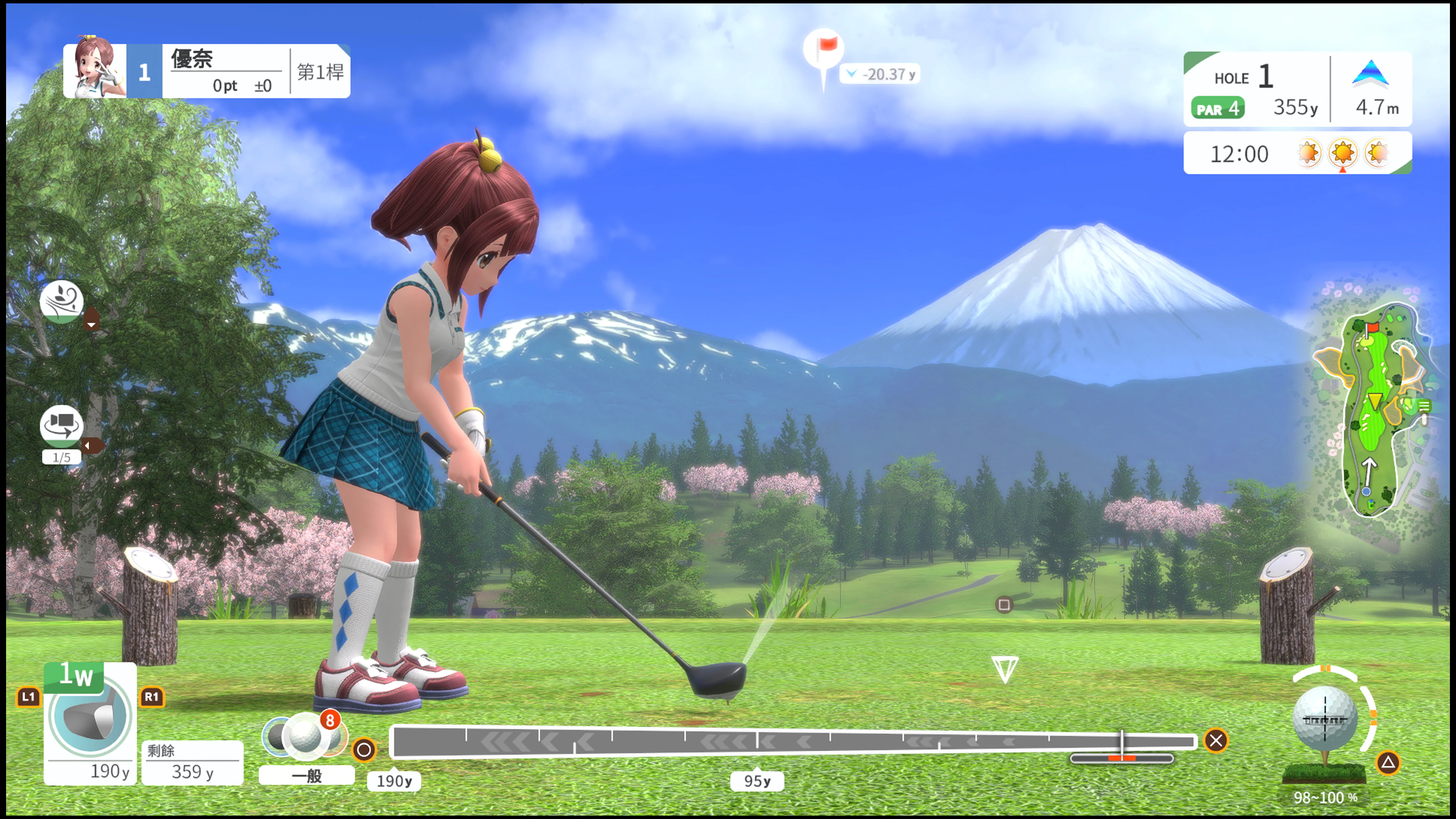Click the 一般 shot type label
1456x819 pixels.
pos(306,775)
